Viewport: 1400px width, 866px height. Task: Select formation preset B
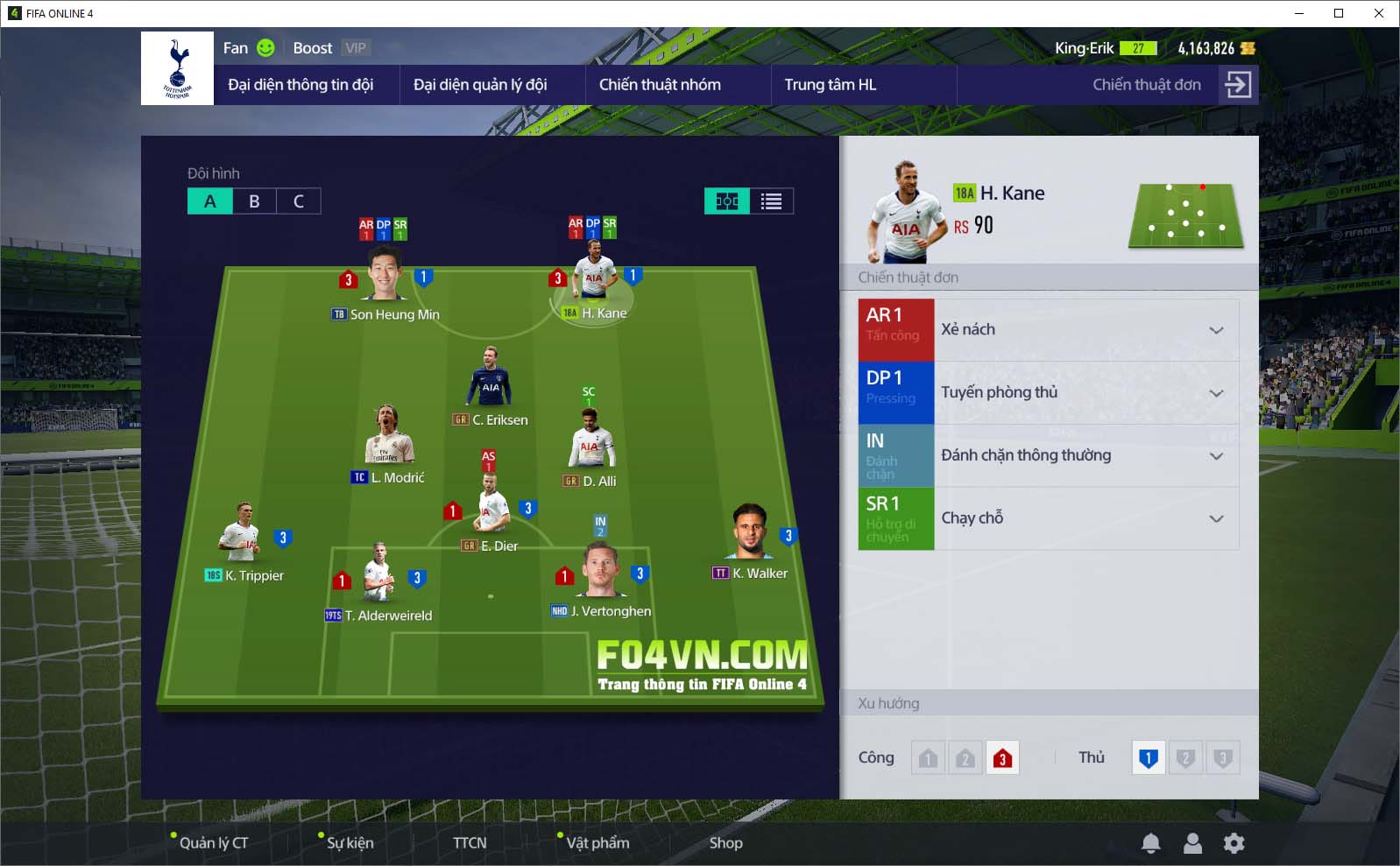(x=254, y=201)
